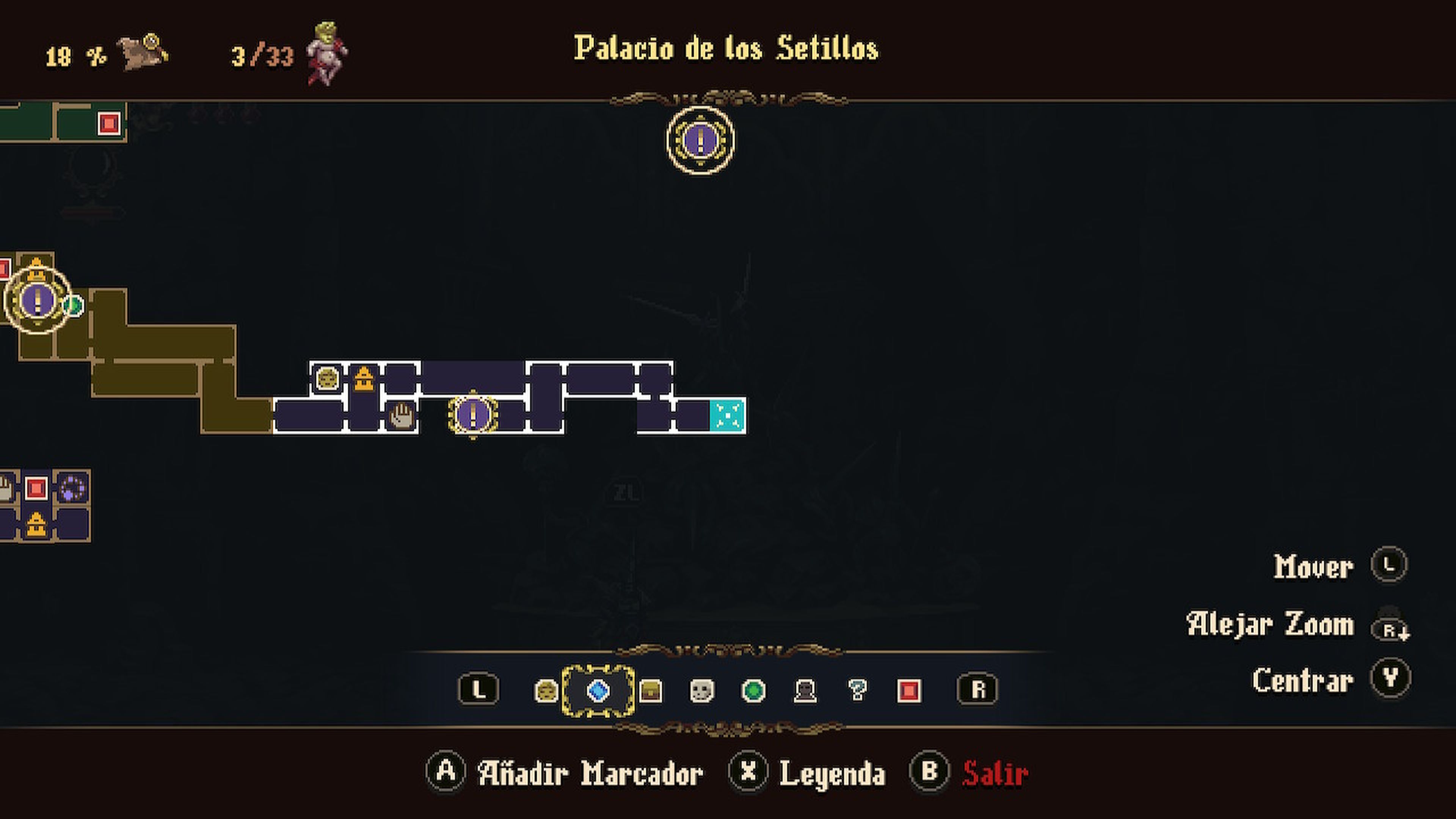The height and width of the screenshot is (819, 1456).
Task: Choose the golden face marker type
Action: coord(546,691)
